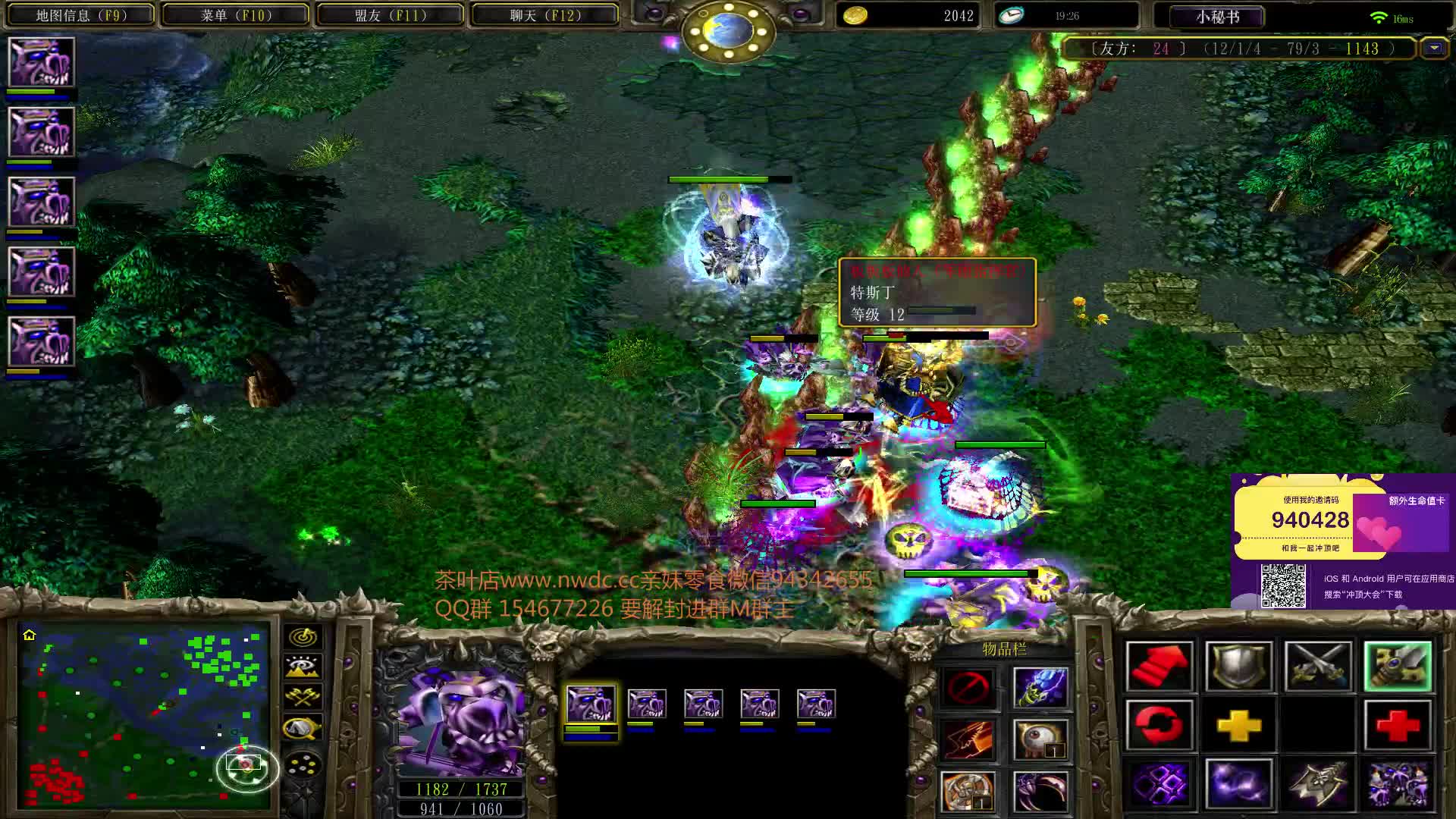The height and width of the screenshot is (819, 1456).
Task: Activate the silver shield defense ability
Action: (1238, 665)
